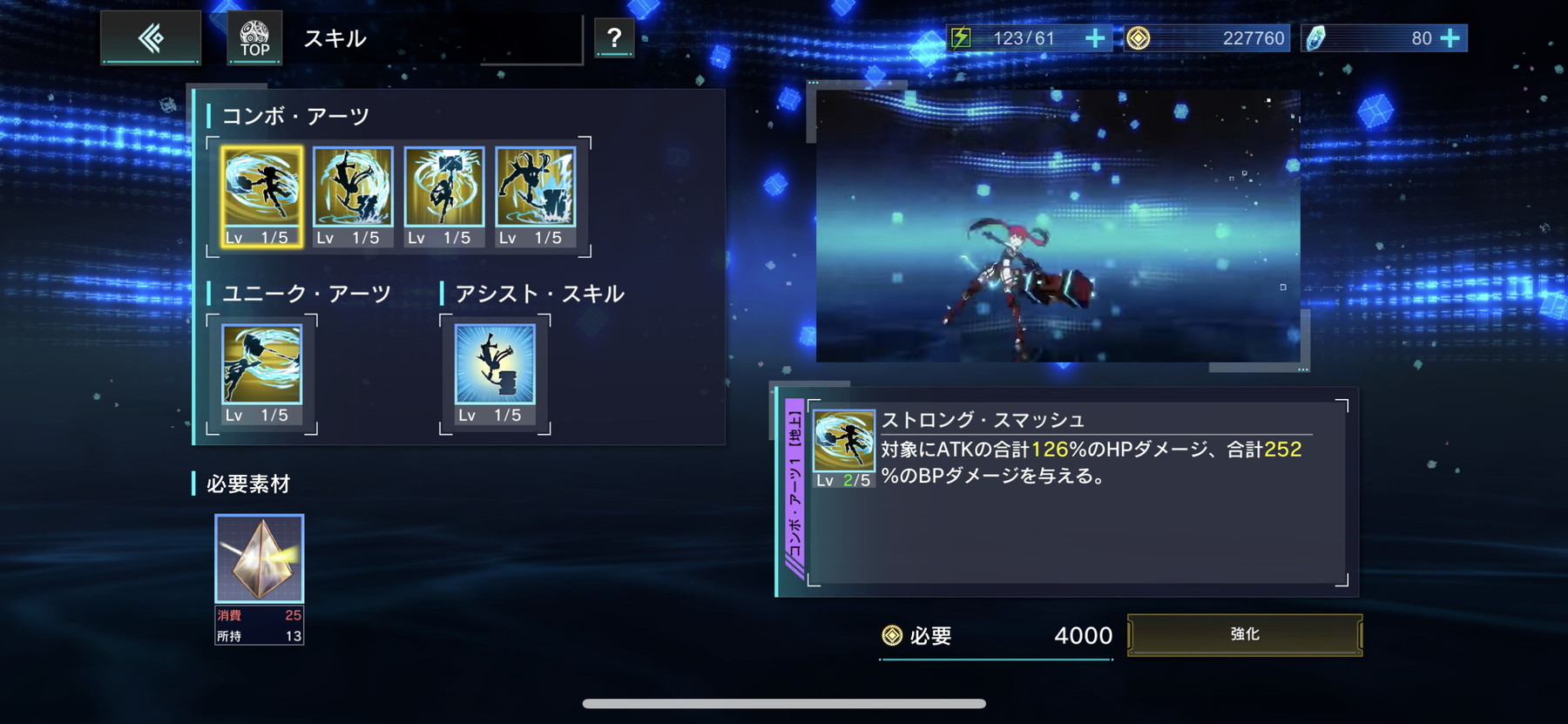Click the スキル title header
Screen dimensions: 1568x724
pyautogui.click(x=335, y=38)
